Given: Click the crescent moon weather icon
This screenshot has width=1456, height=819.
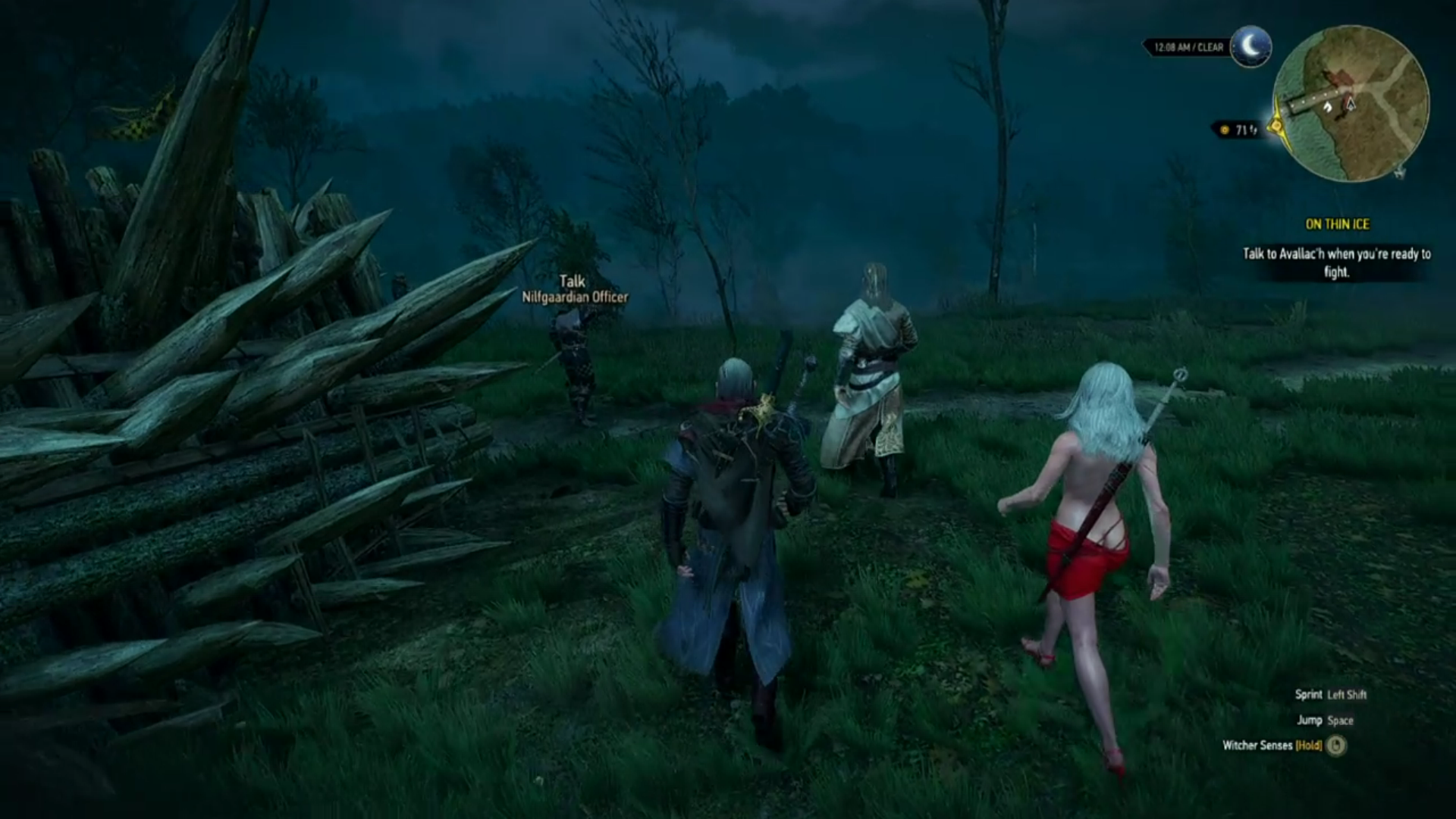Looking at the screenshot, I should (x=1250, y=45).
